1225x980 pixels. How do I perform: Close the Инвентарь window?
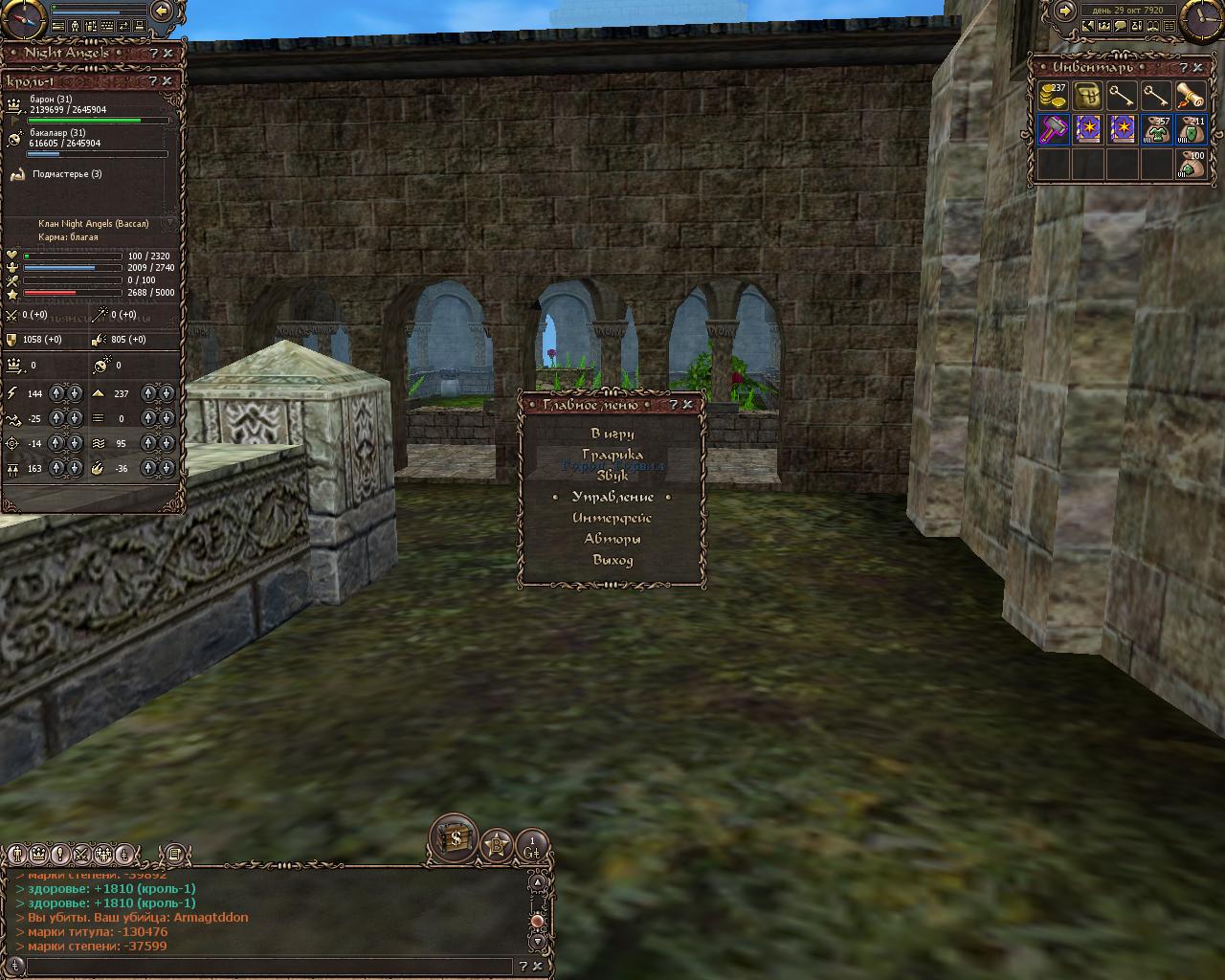point(1197,67)
